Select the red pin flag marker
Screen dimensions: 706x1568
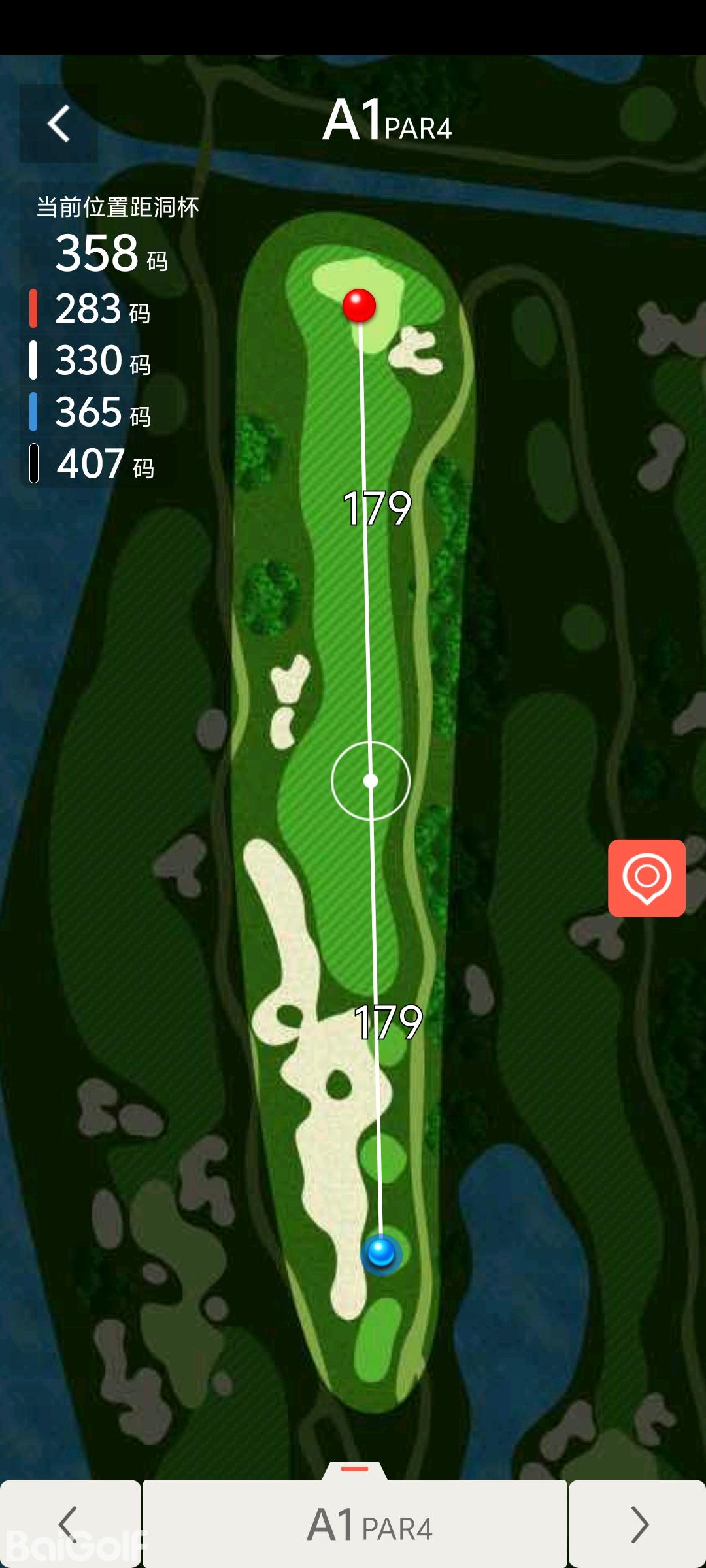pyautogui.click(x=359, y=305)
